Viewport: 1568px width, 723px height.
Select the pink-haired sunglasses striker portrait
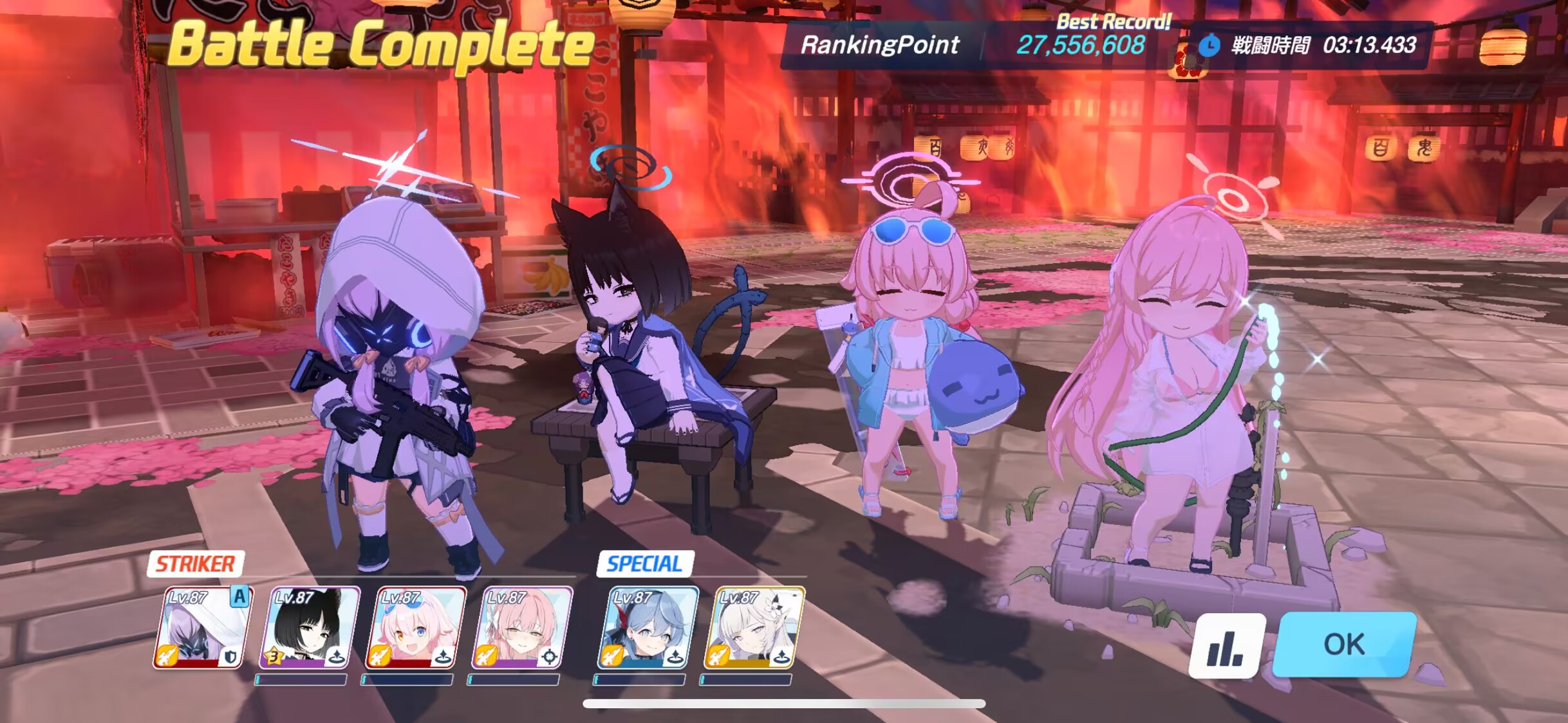pos(416,627)
